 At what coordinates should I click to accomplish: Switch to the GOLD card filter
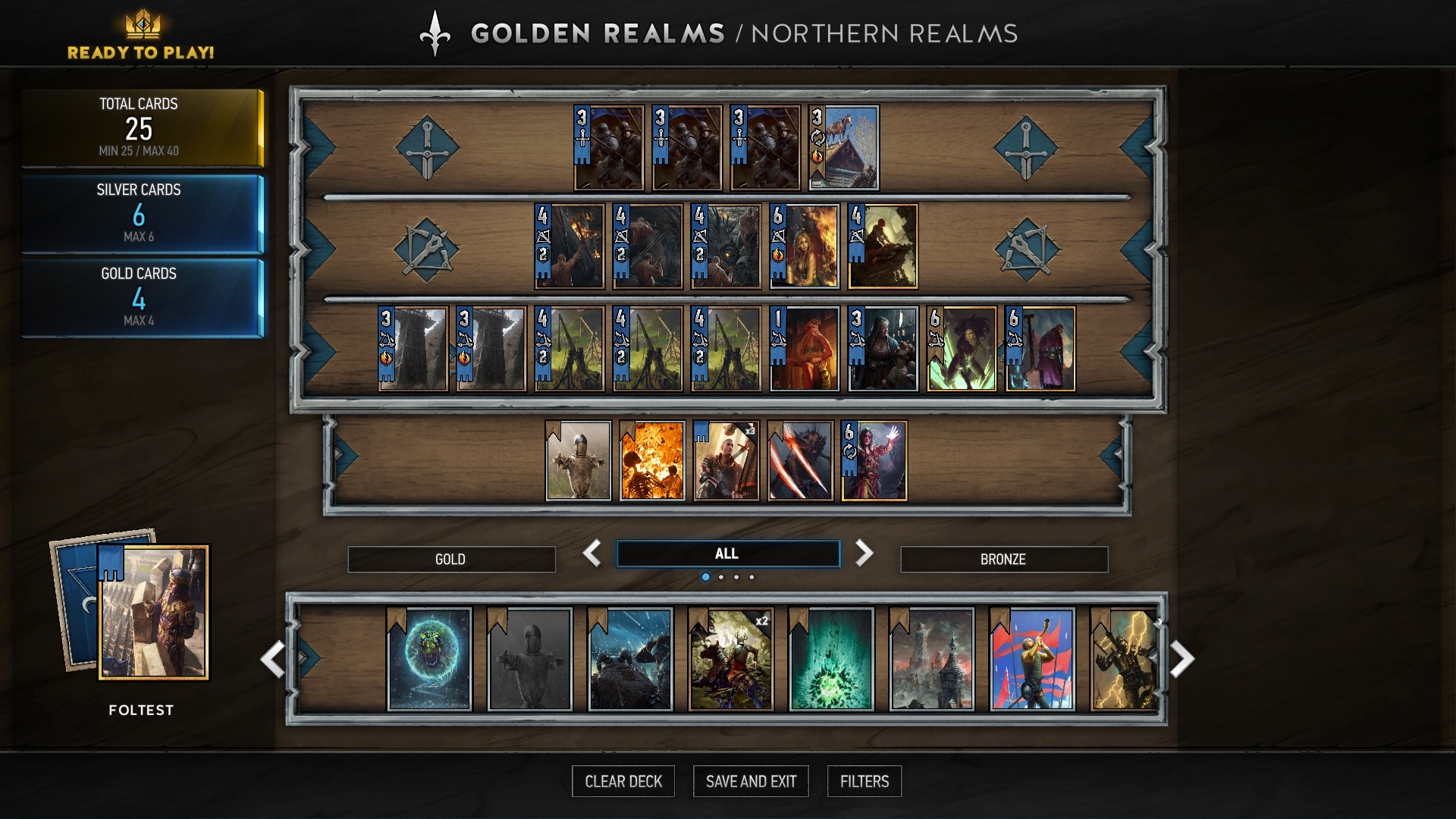[x=450, y=559]
